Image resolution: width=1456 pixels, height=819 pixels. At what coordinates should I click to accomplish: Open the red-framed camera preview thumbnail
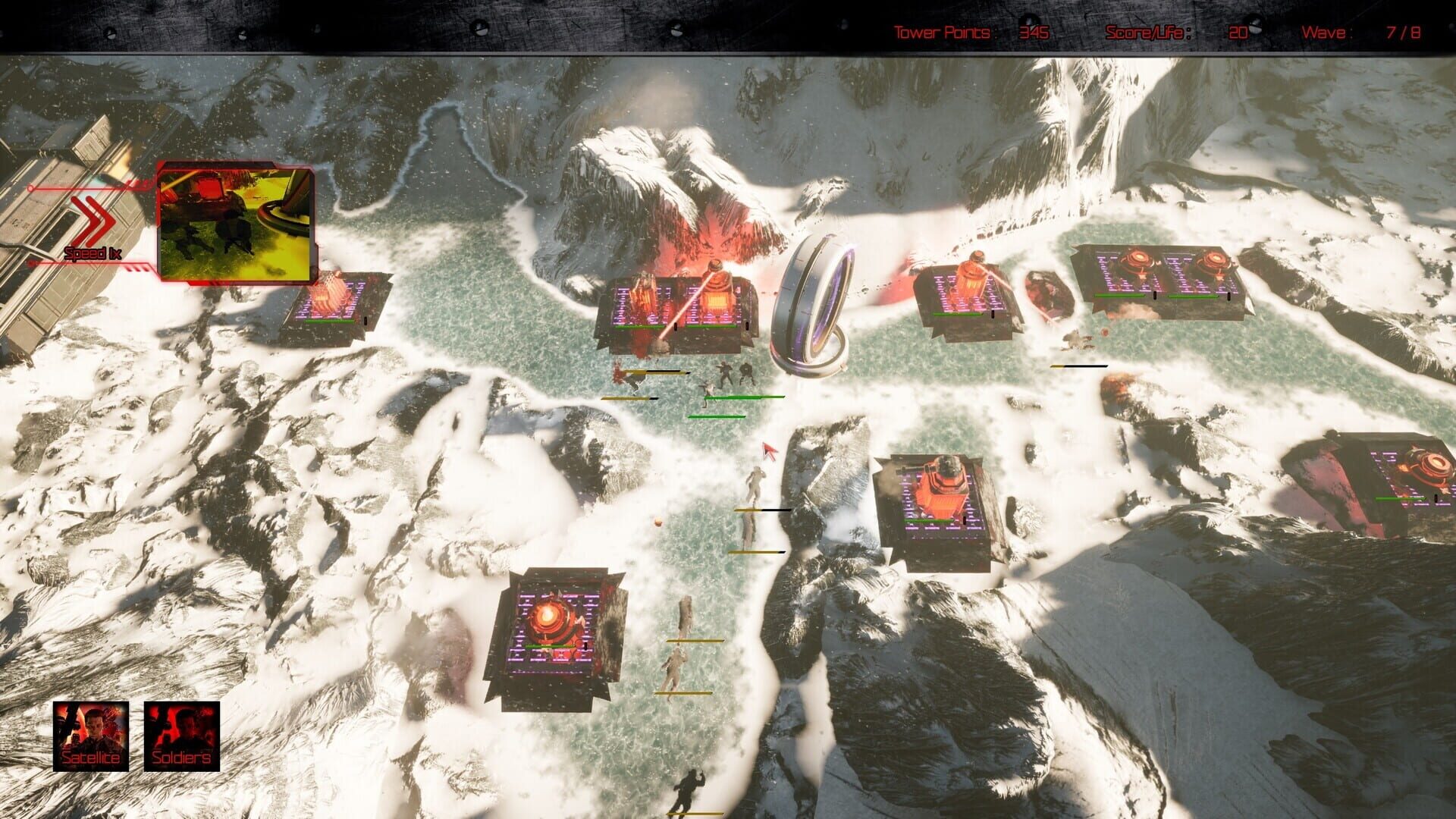tap(236, 224)
